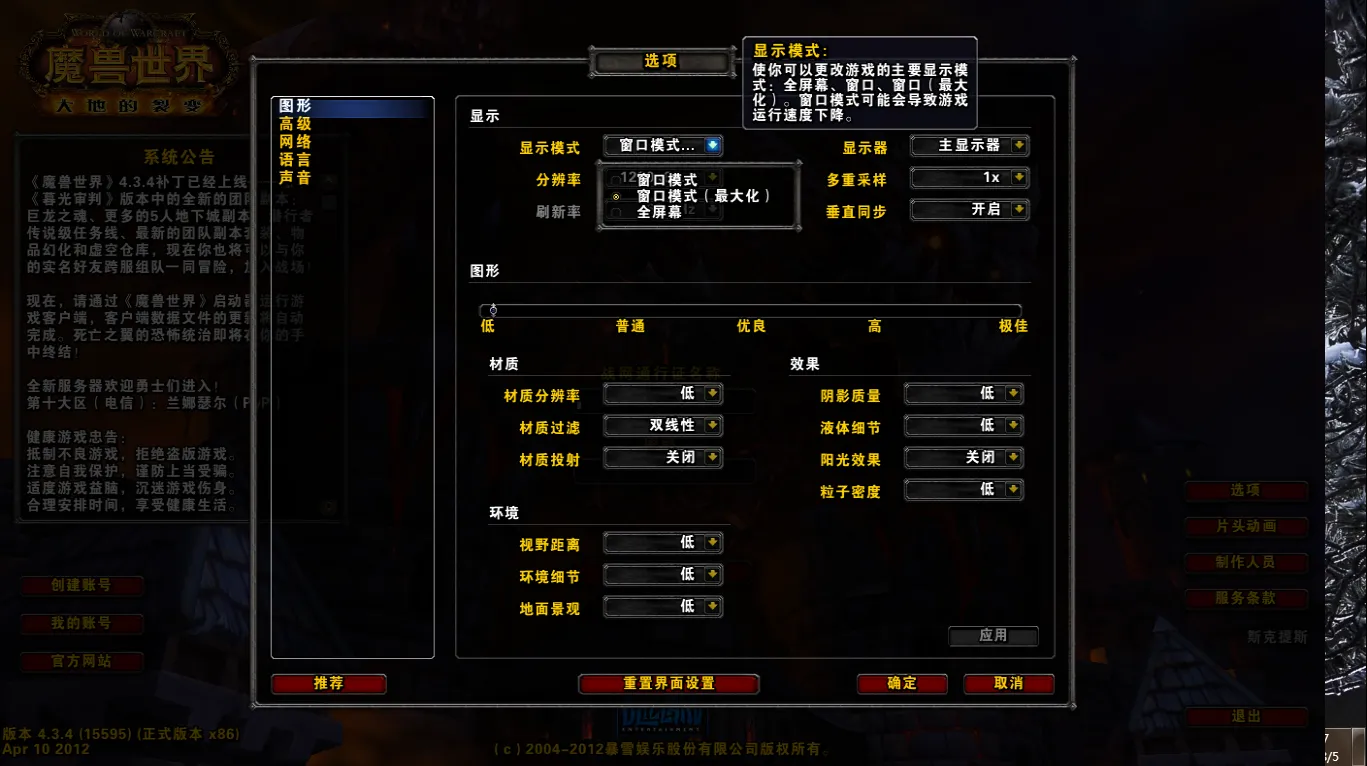Image resolution: width=1367 pixels, height=766 pixels.
Task: Cancel changes with the 取消 button
Action: point(1008,684)
